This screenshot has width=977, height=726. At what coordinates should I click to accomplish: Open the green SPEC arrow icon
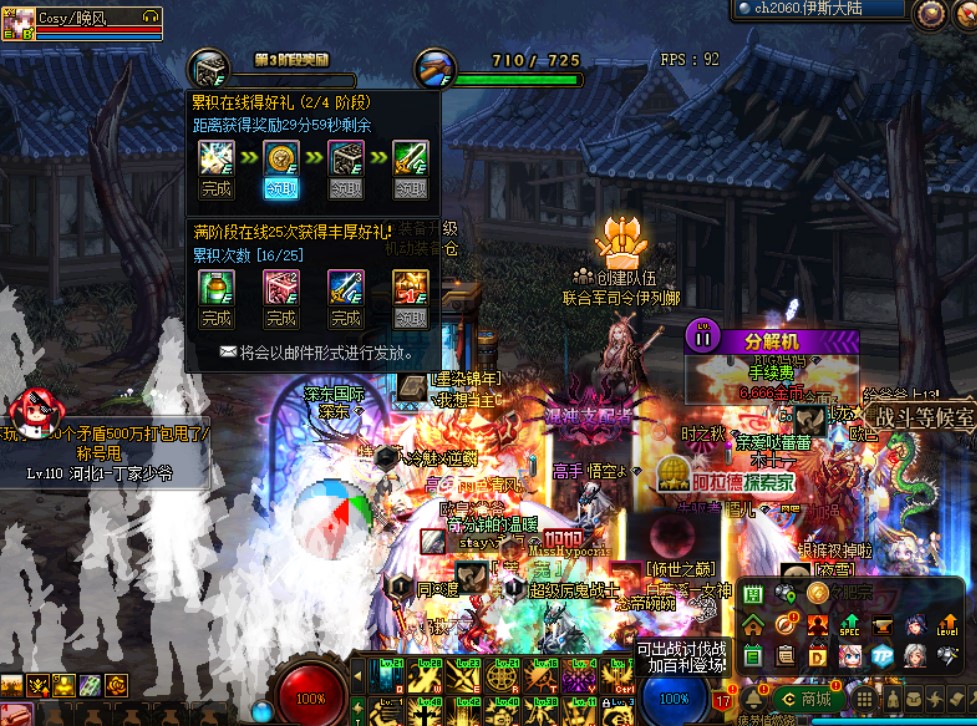pos(849,625)
